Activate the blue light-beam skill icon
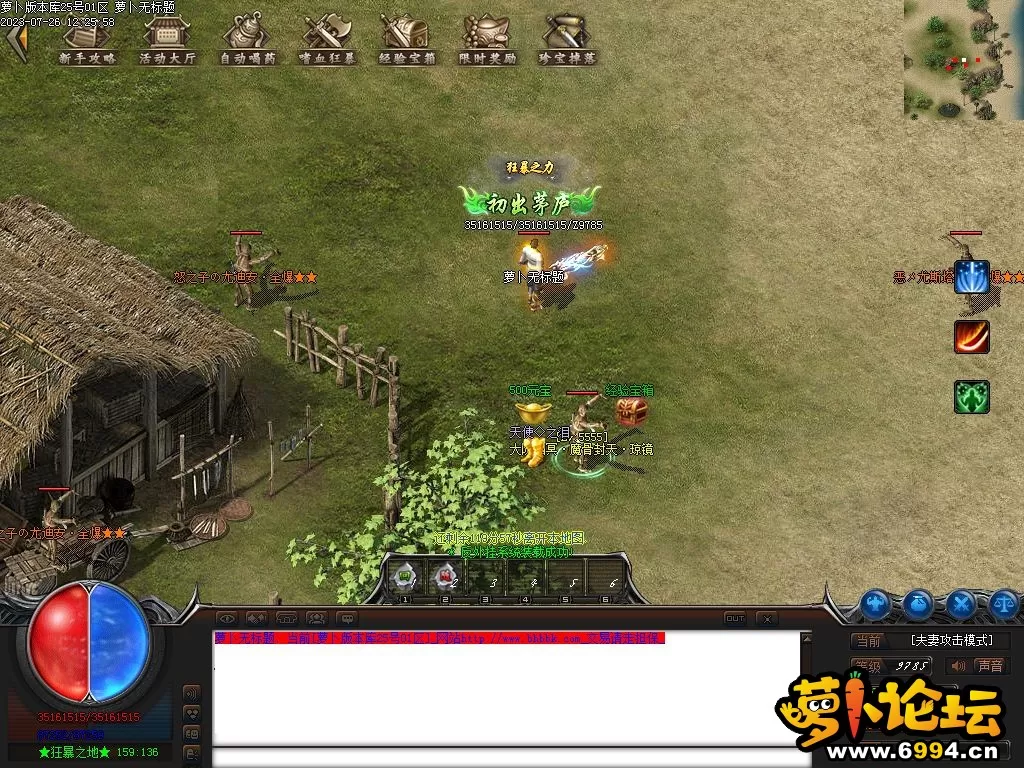1024x768 pixels. (x=971, y=277)
